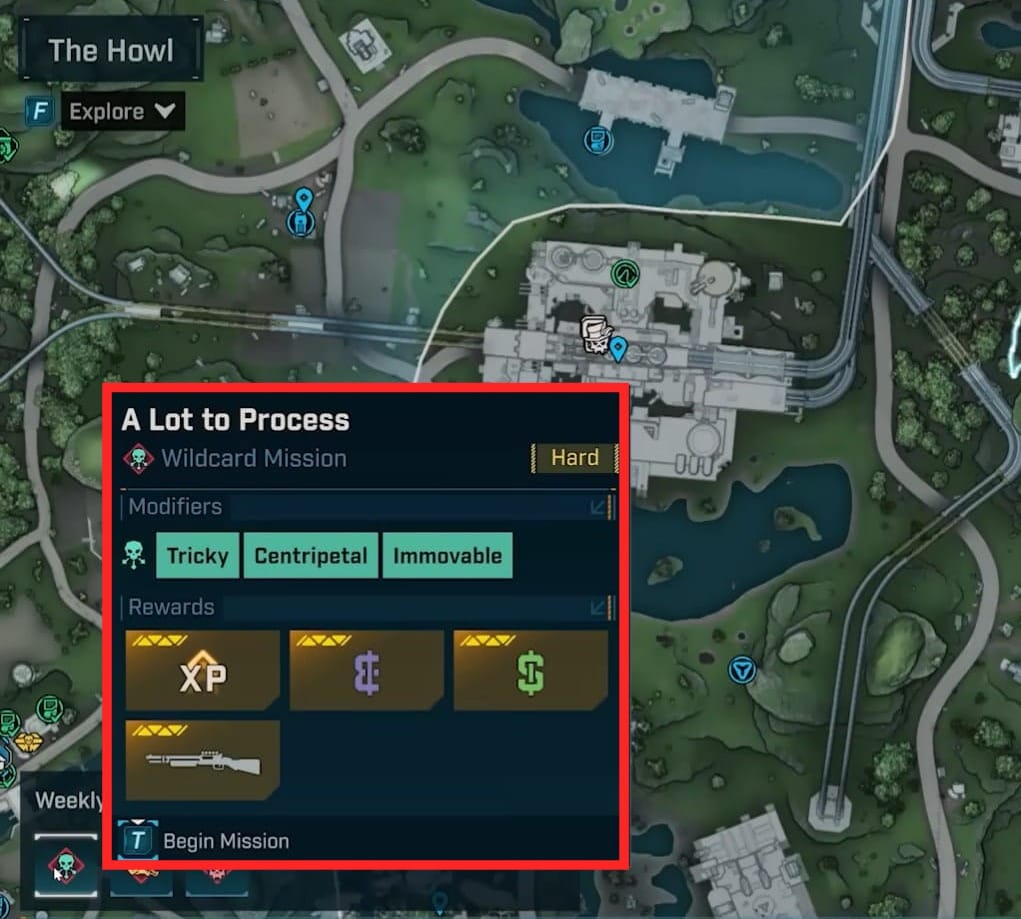The image size is (1021, 919).
Task: Select the green checkmark marker on the facility
Action: 624,271
